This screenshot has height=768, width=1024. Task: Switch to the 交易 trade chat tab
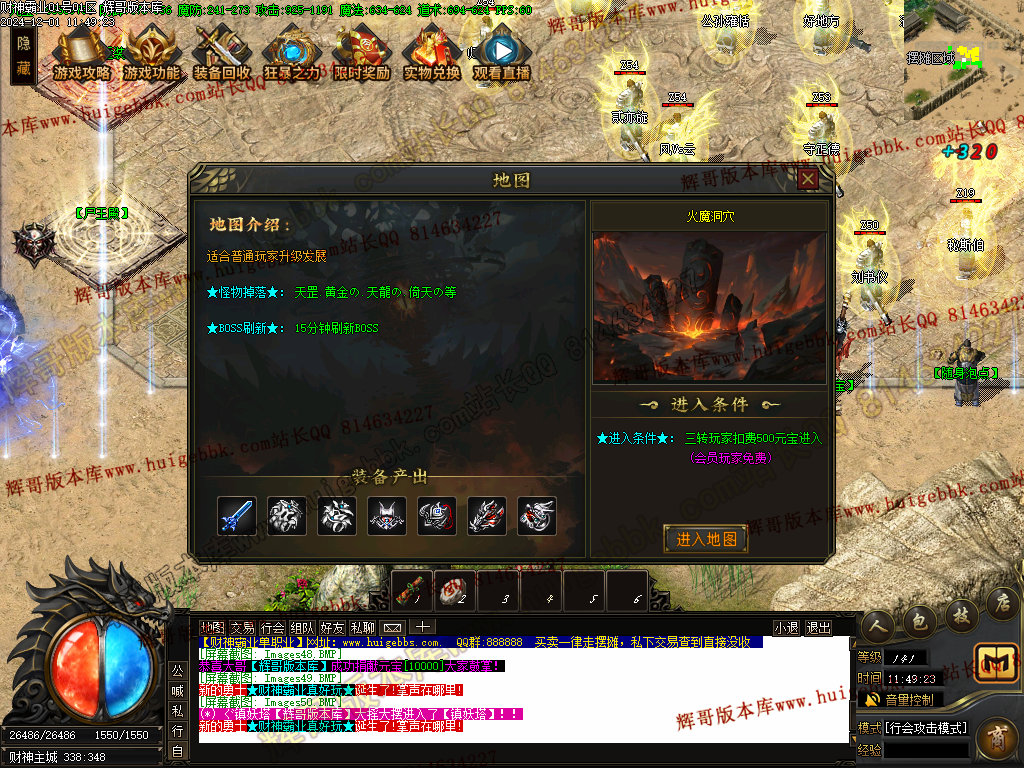click(241, 628)
